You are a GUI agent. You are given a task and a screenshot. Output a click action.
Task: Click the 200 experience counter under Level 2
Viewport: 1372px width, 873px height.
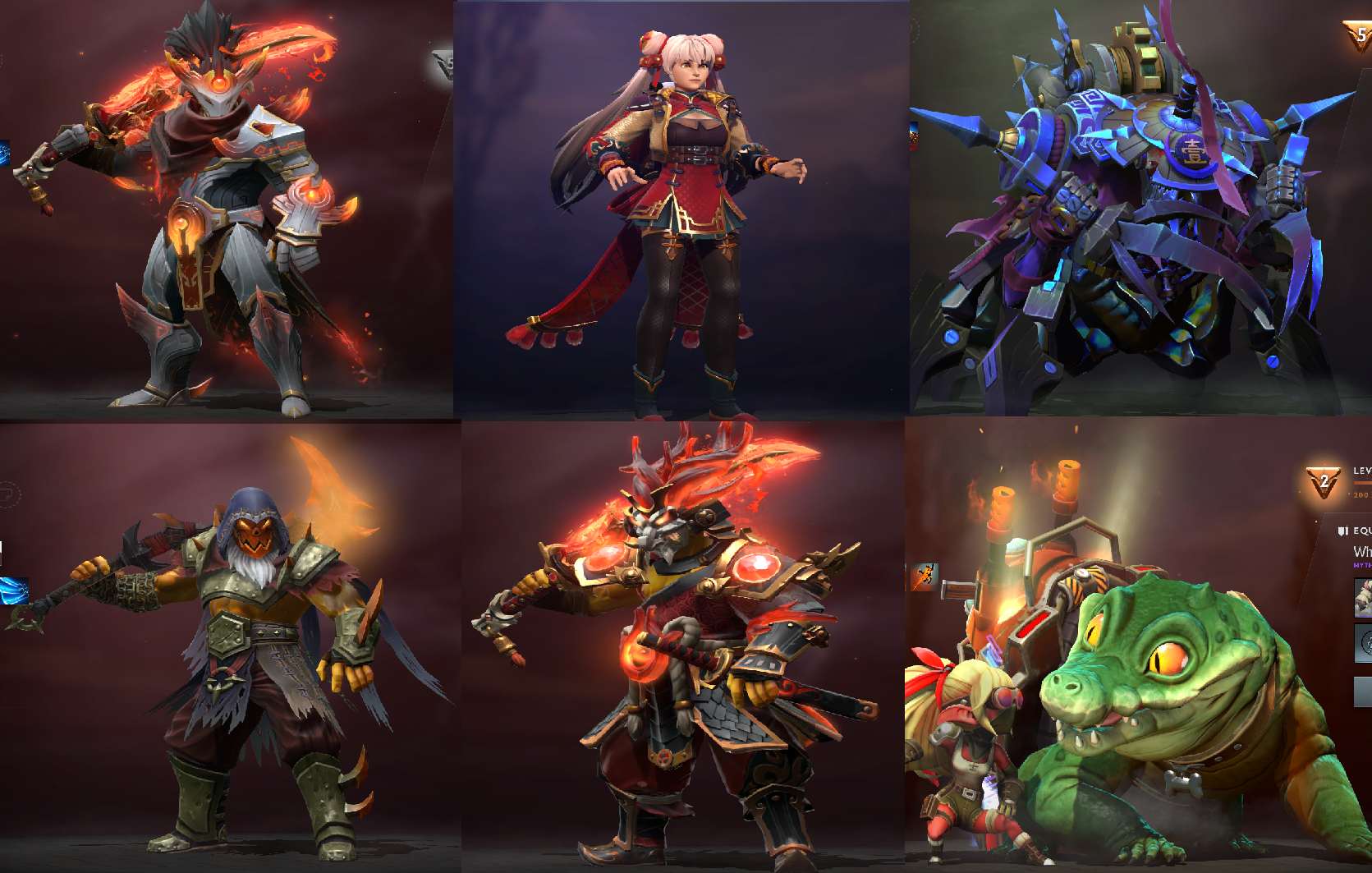tap(1361, 496)
